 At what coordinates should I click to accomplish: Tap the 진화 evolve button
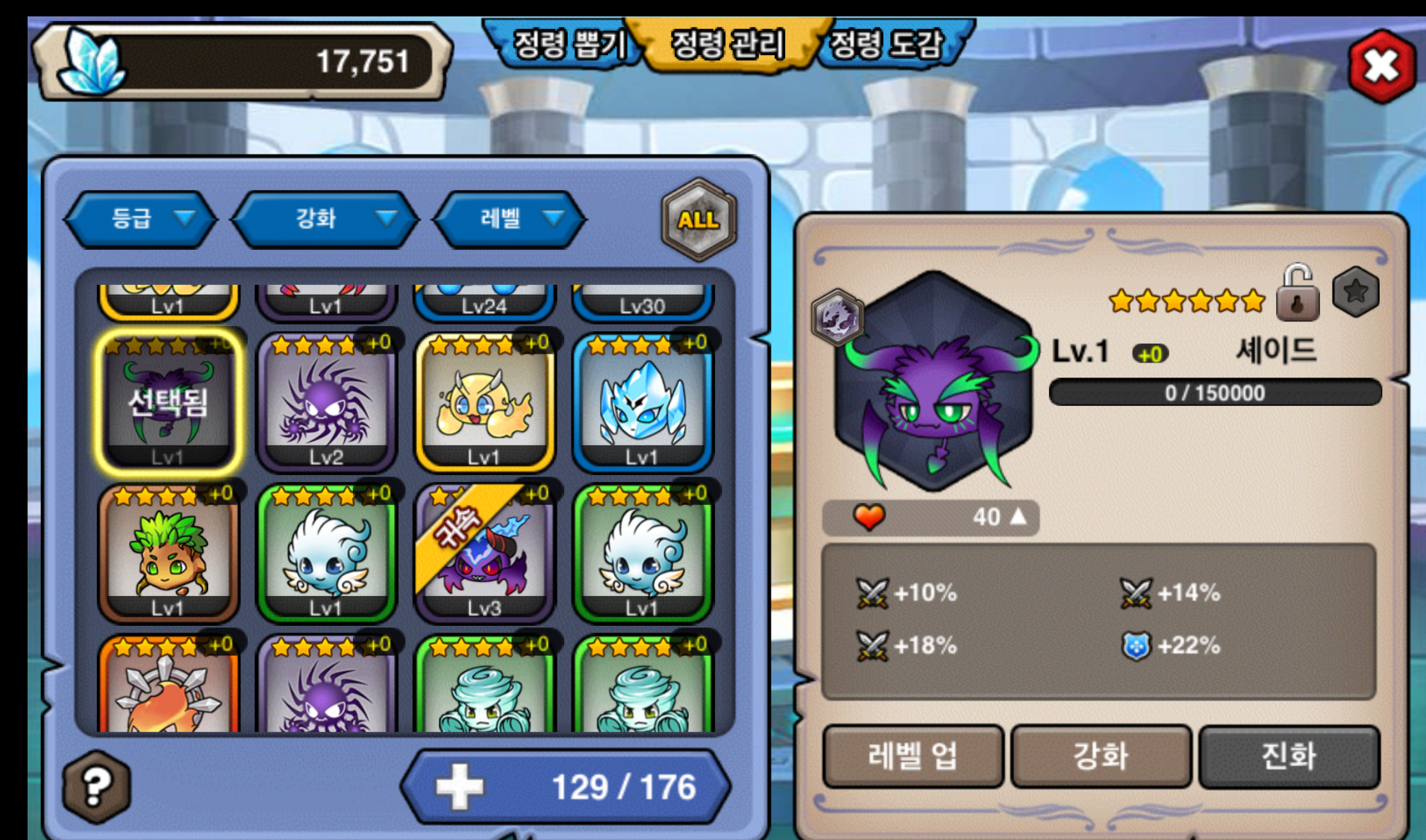point(1289,756)
